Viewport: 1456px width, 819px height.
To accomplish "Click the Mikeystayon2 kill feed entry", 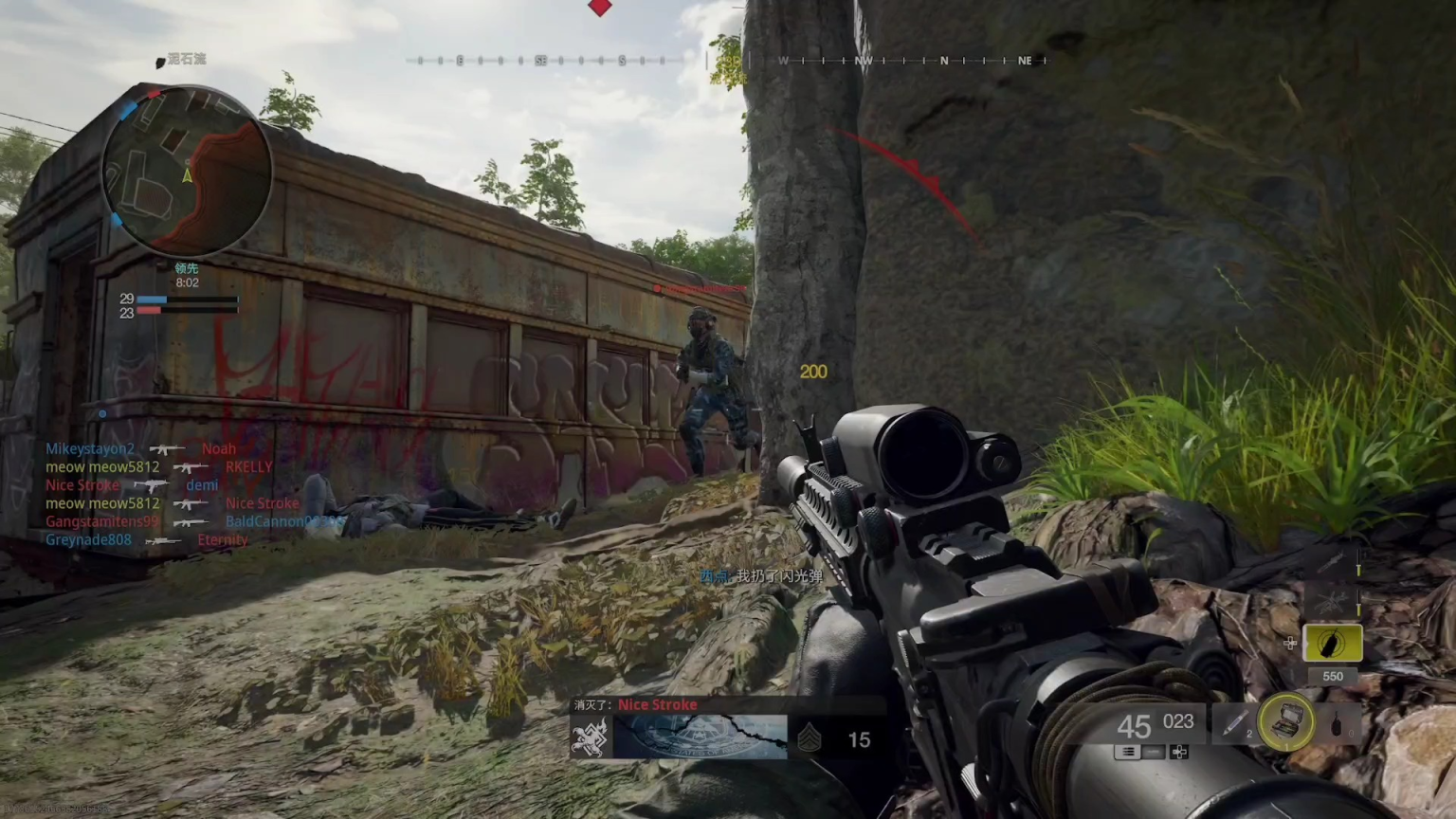I will 90,449.
